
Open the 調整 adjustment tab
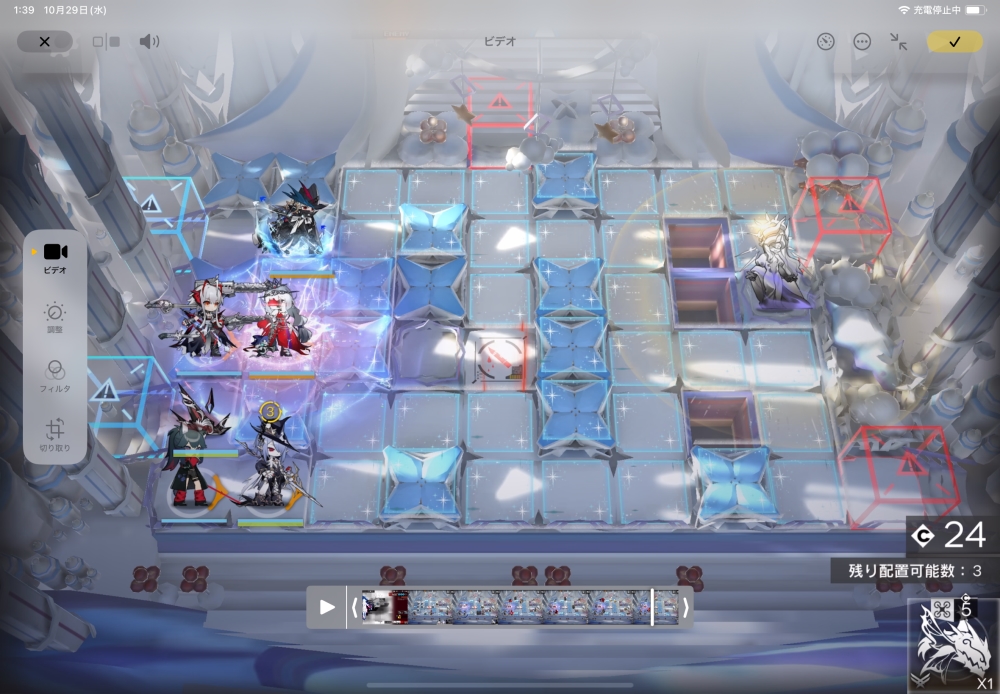(x=55, y=317)
